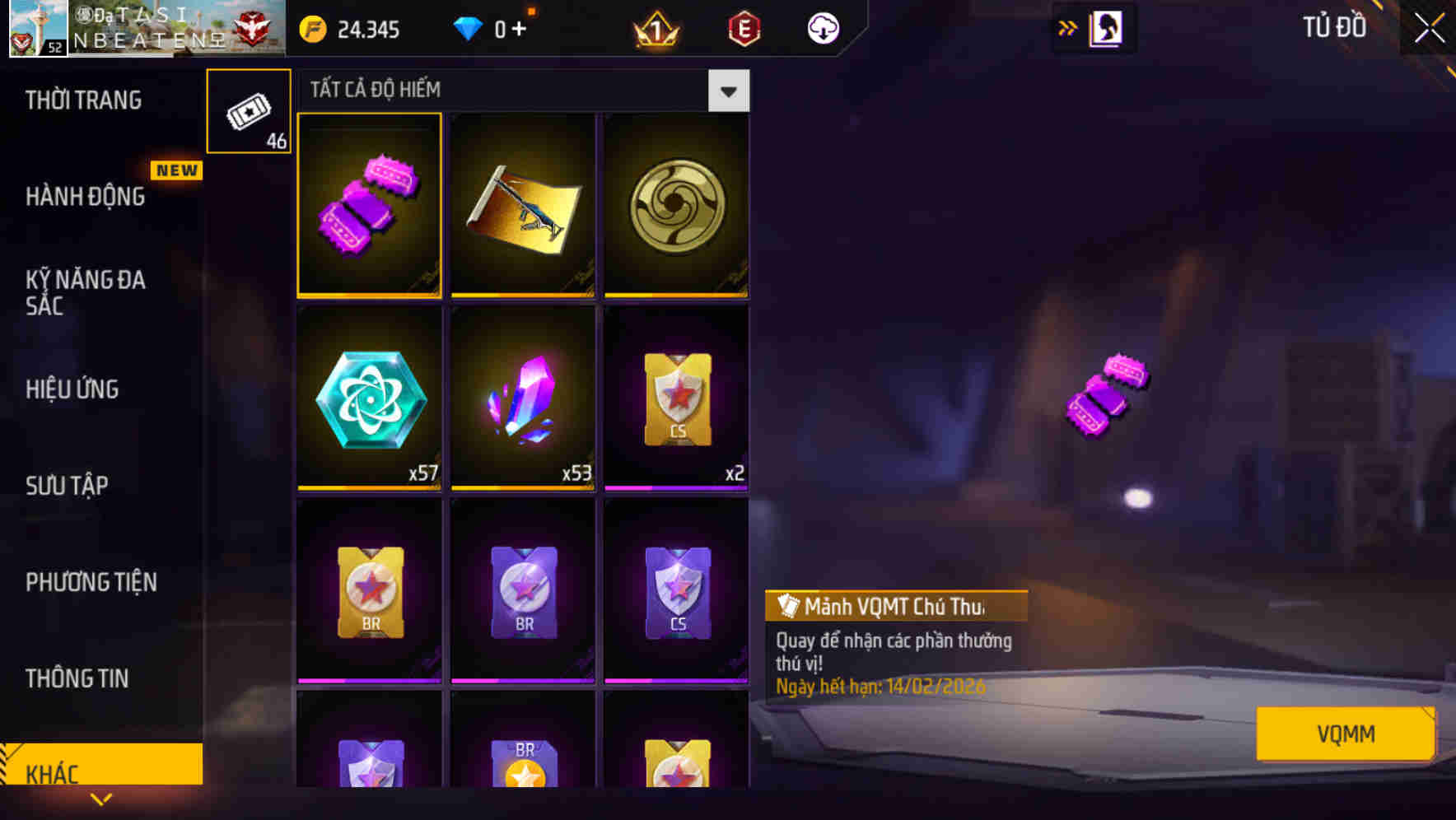Select the PHƯƠNG TIỆN sidebar category

[91, 582]
